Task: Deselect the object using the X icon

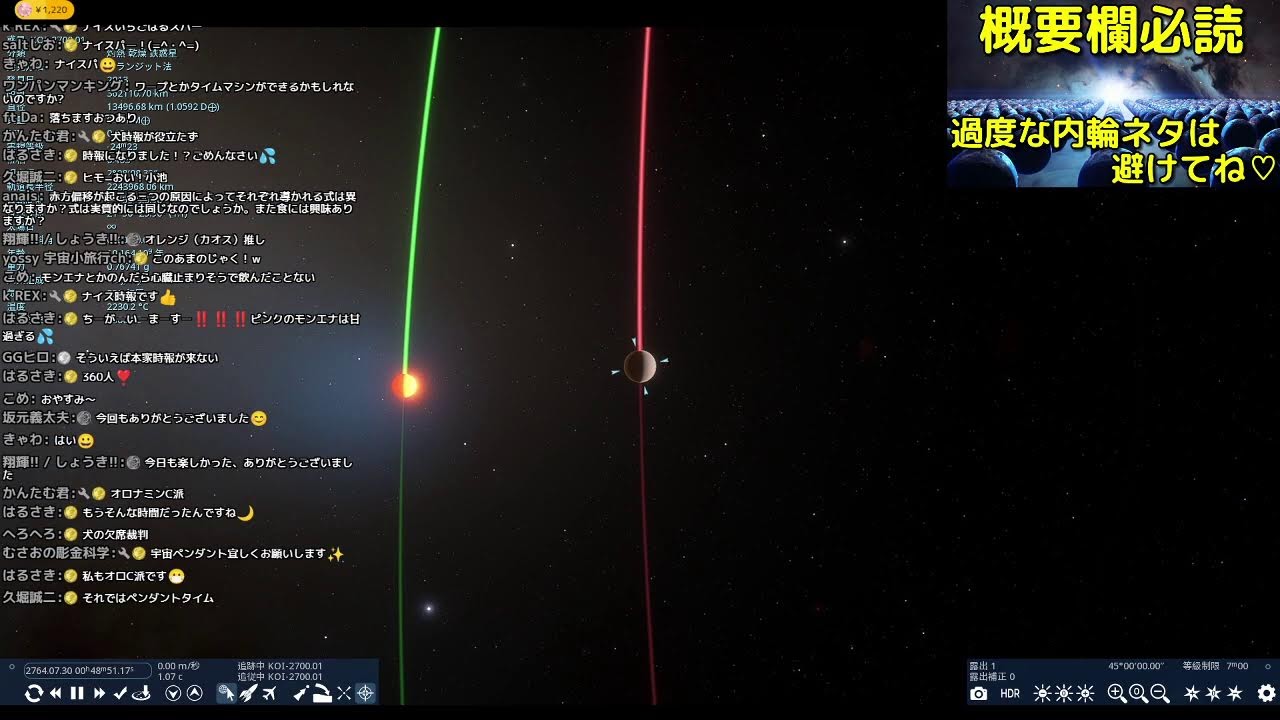Action: tap(344, 693)
